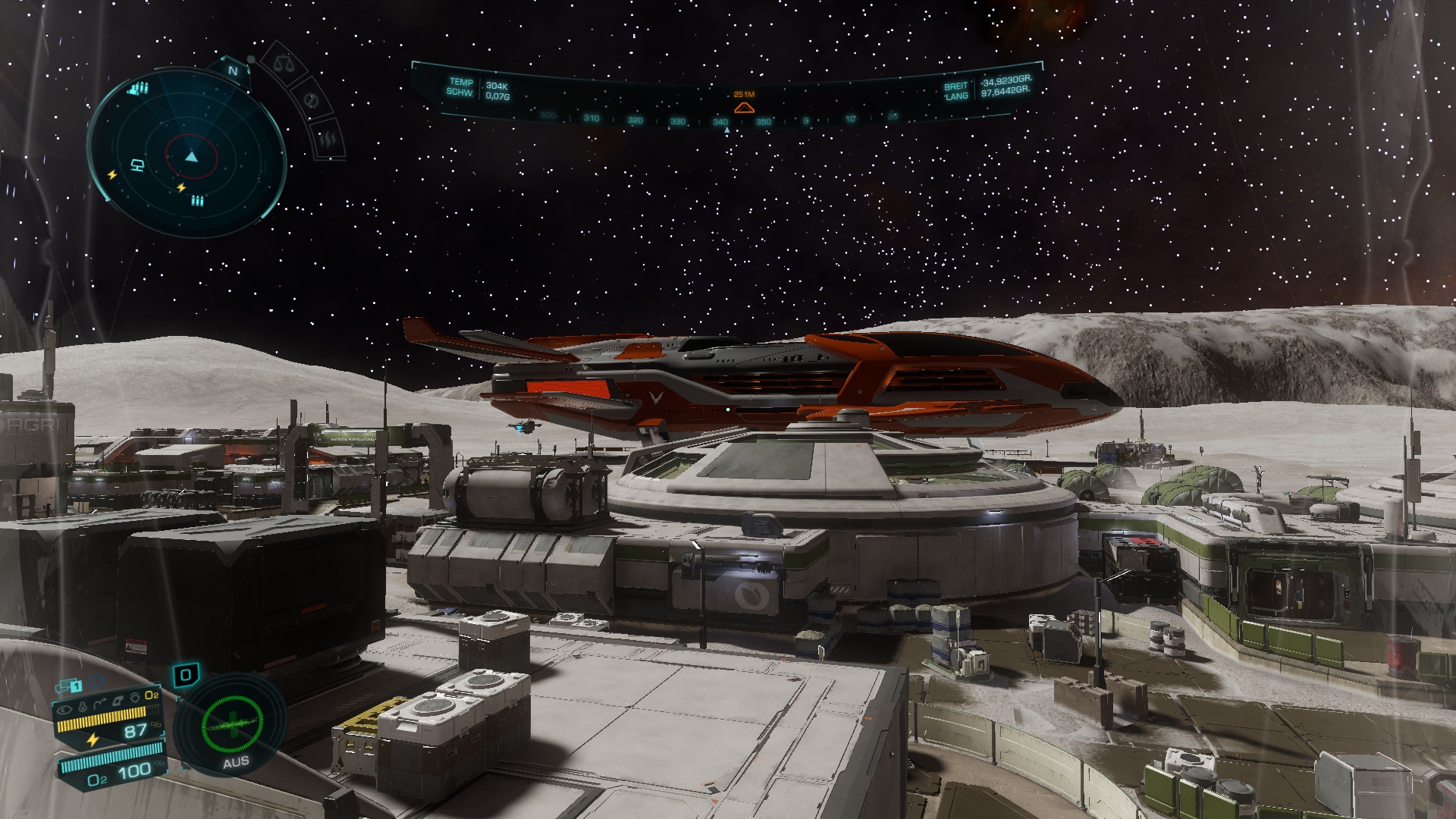Expand the north marker on the compass
This screenshot has width=1456, height=819.
pos(232,71)
